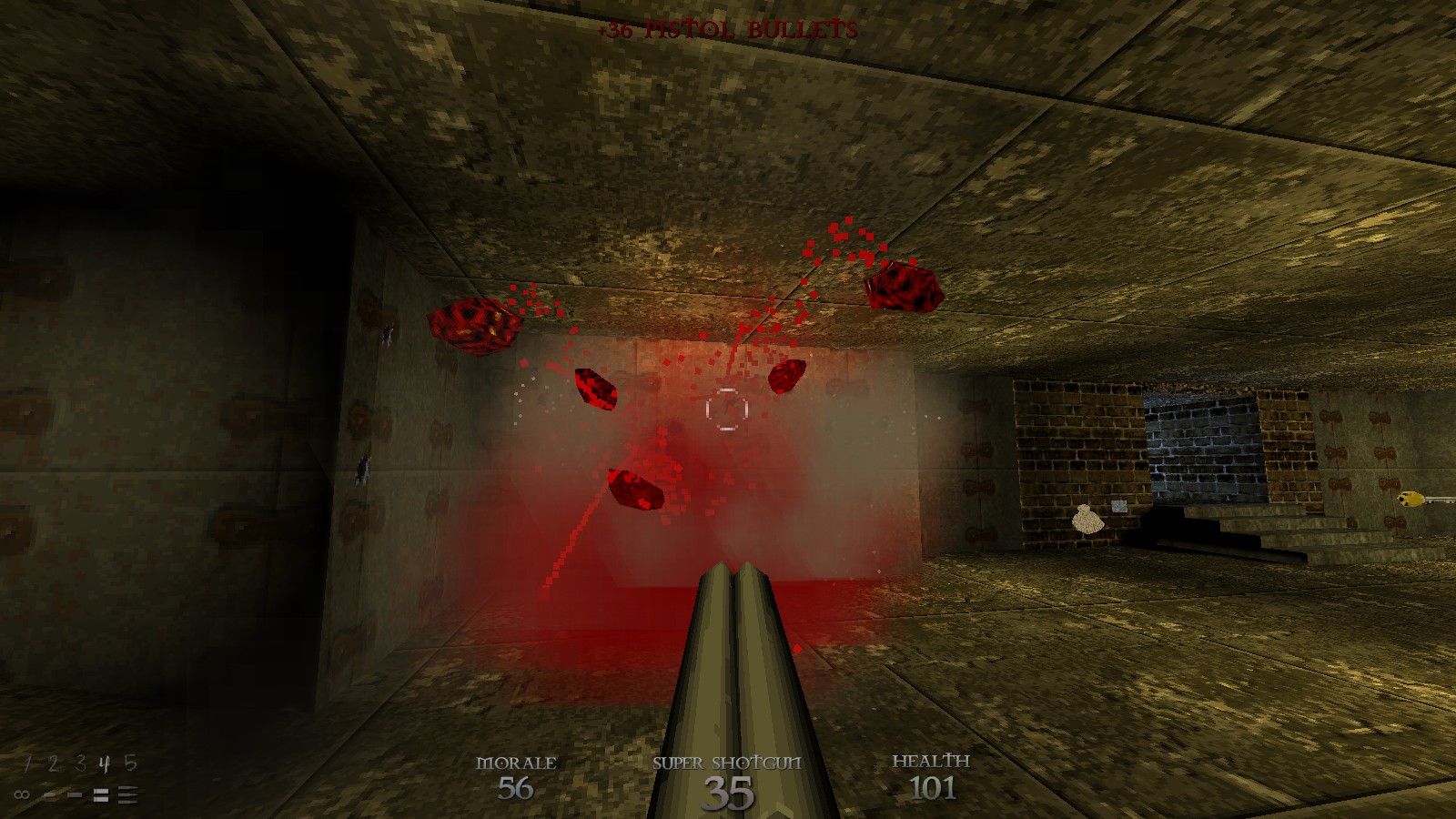Viewport: 1456px width, 819px height.
Task: Click the SUPER SHOTGUN weapon label
Action: click(x=727, y=764)
